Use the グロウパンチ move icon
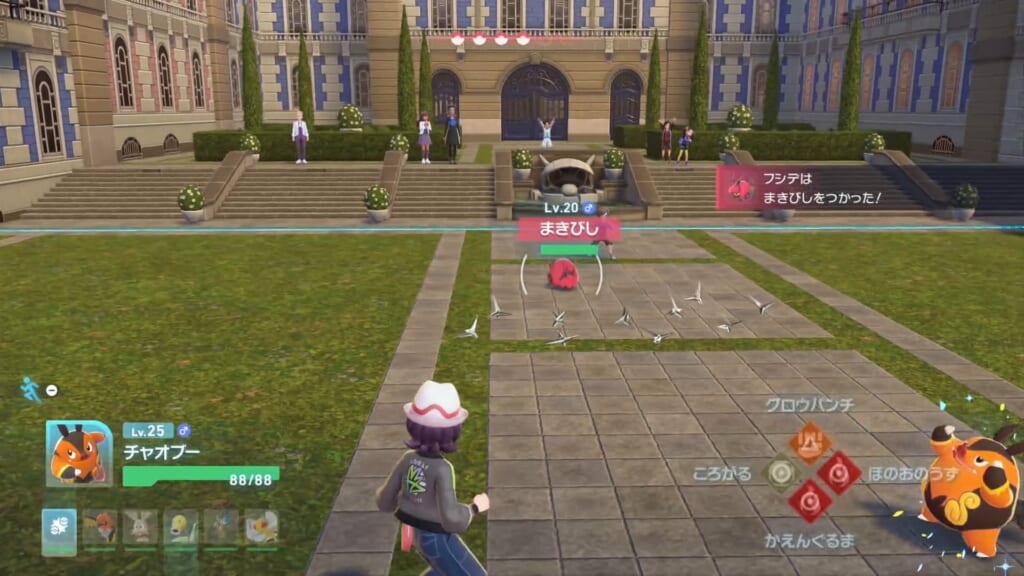This screenshot has width=1024, height=576. coord(810,441)
